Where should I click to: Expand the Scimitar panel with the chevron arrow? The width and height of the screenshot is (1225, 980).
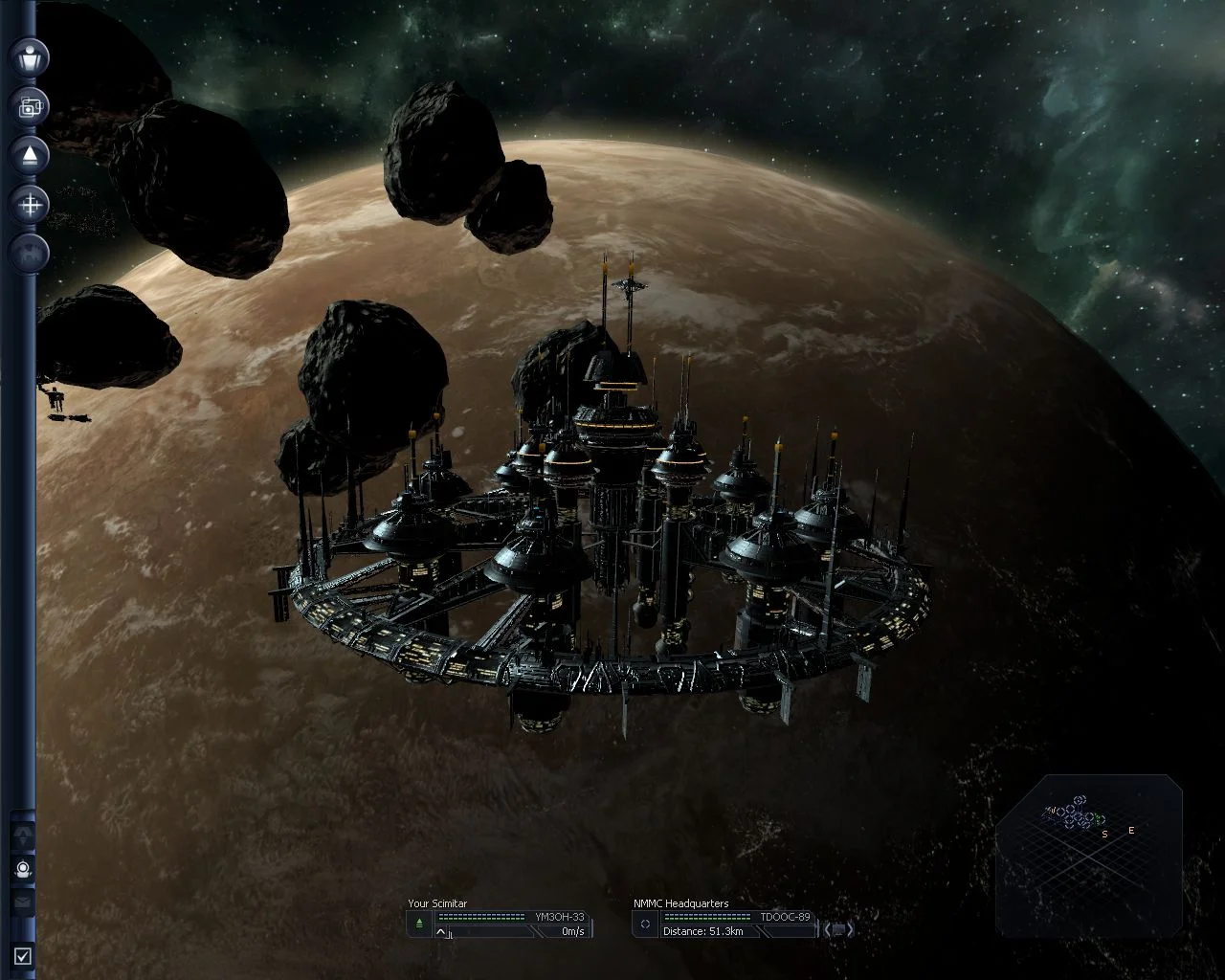(x=439, y=930)
